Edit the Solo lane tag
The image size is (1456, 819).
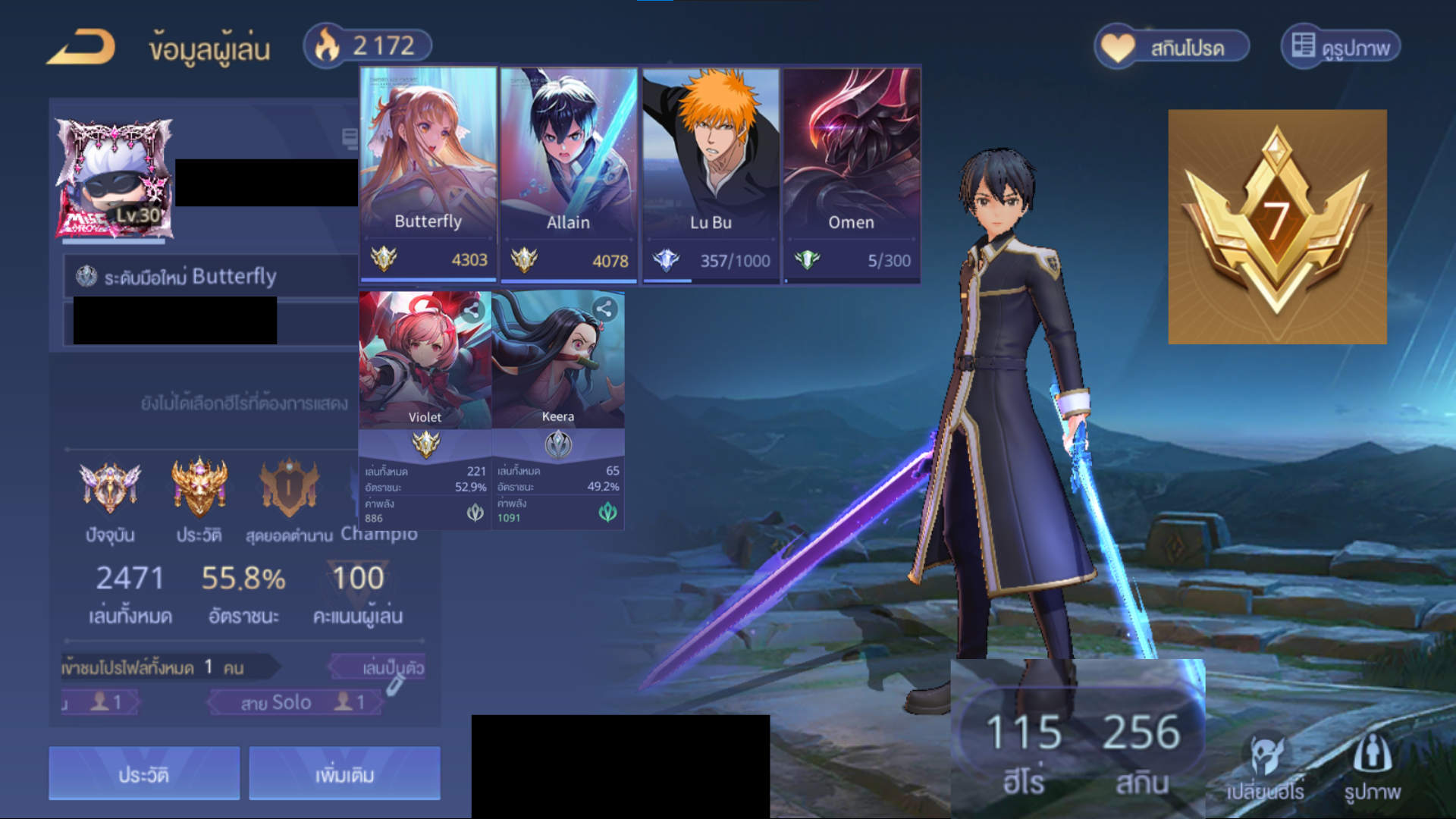[395, 687]
